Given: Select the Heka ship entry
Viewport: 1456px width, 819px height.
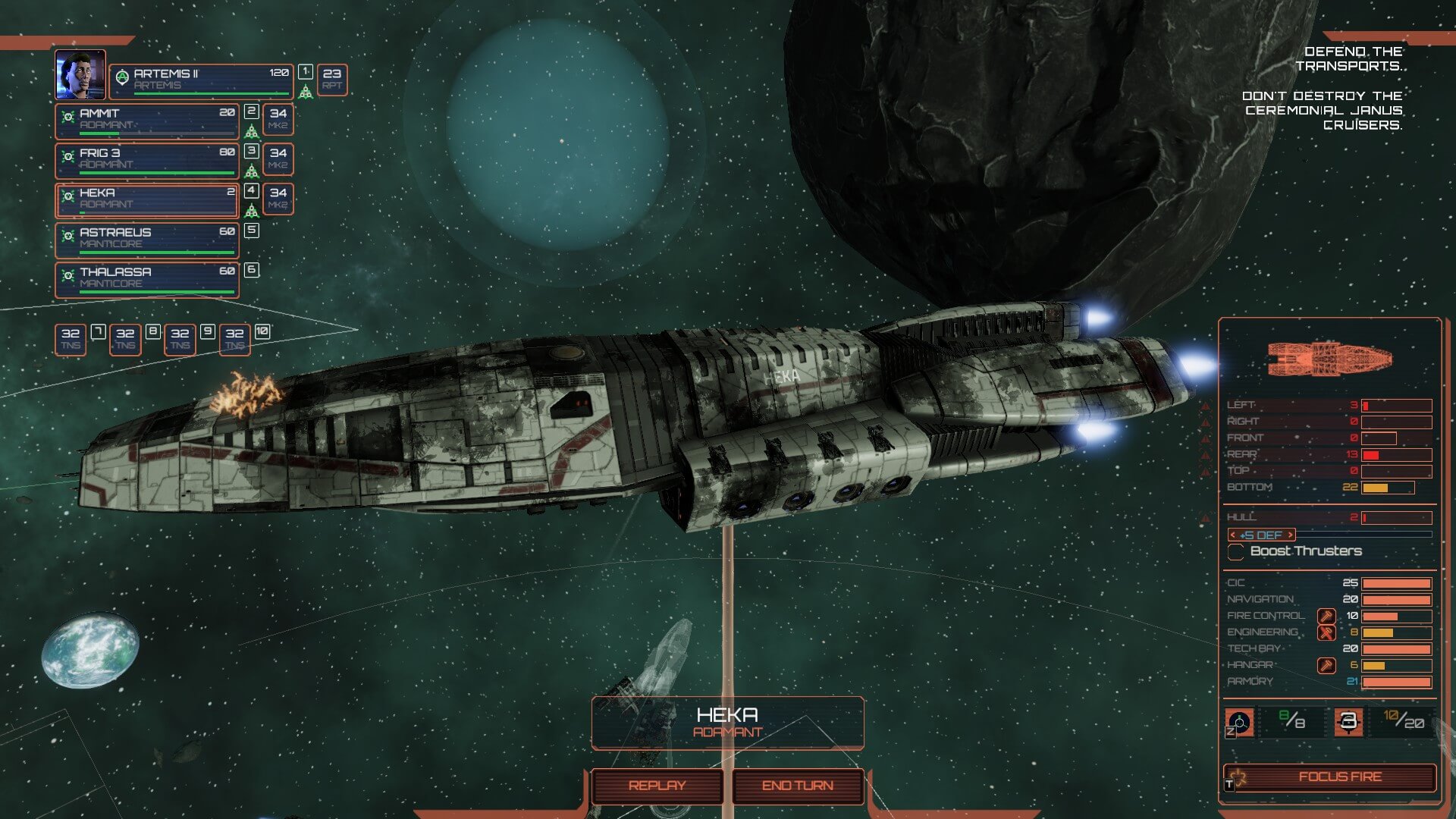Looking at the screenshot, I should pos(147,199).
